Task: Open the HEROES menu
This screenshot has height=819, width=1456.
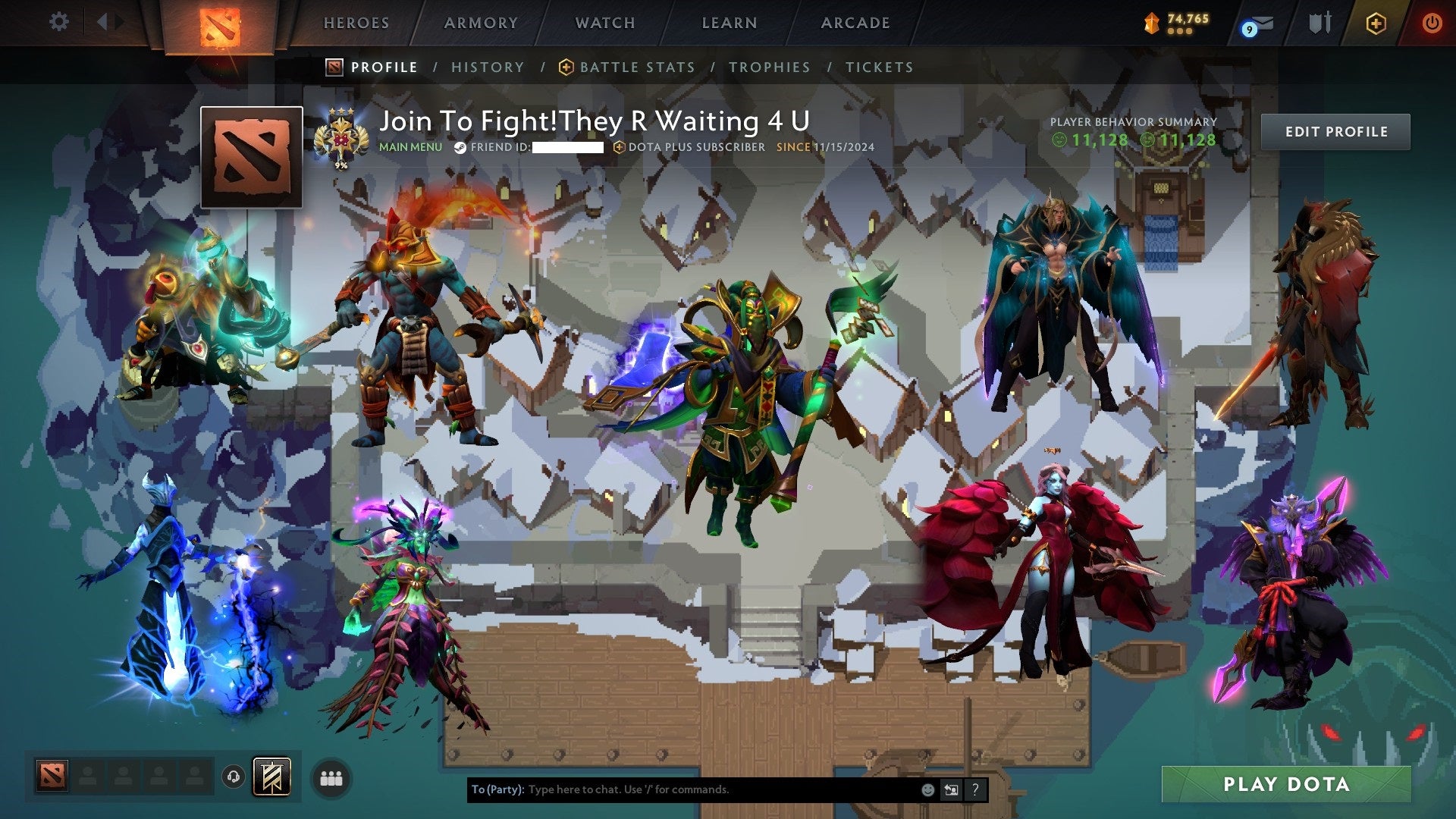Action: 355,23
